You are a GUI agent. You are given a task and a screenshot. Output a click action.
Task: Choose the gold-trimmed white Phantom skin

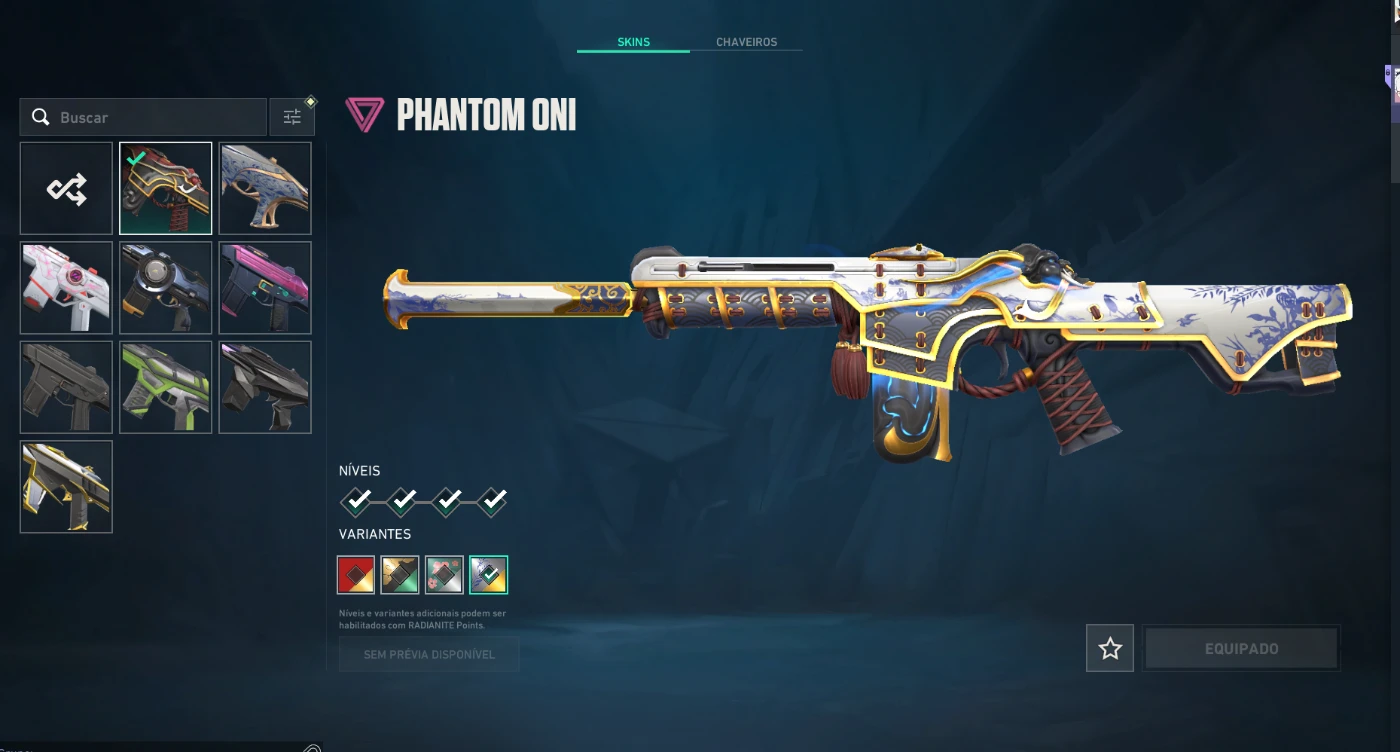(66, 487)
